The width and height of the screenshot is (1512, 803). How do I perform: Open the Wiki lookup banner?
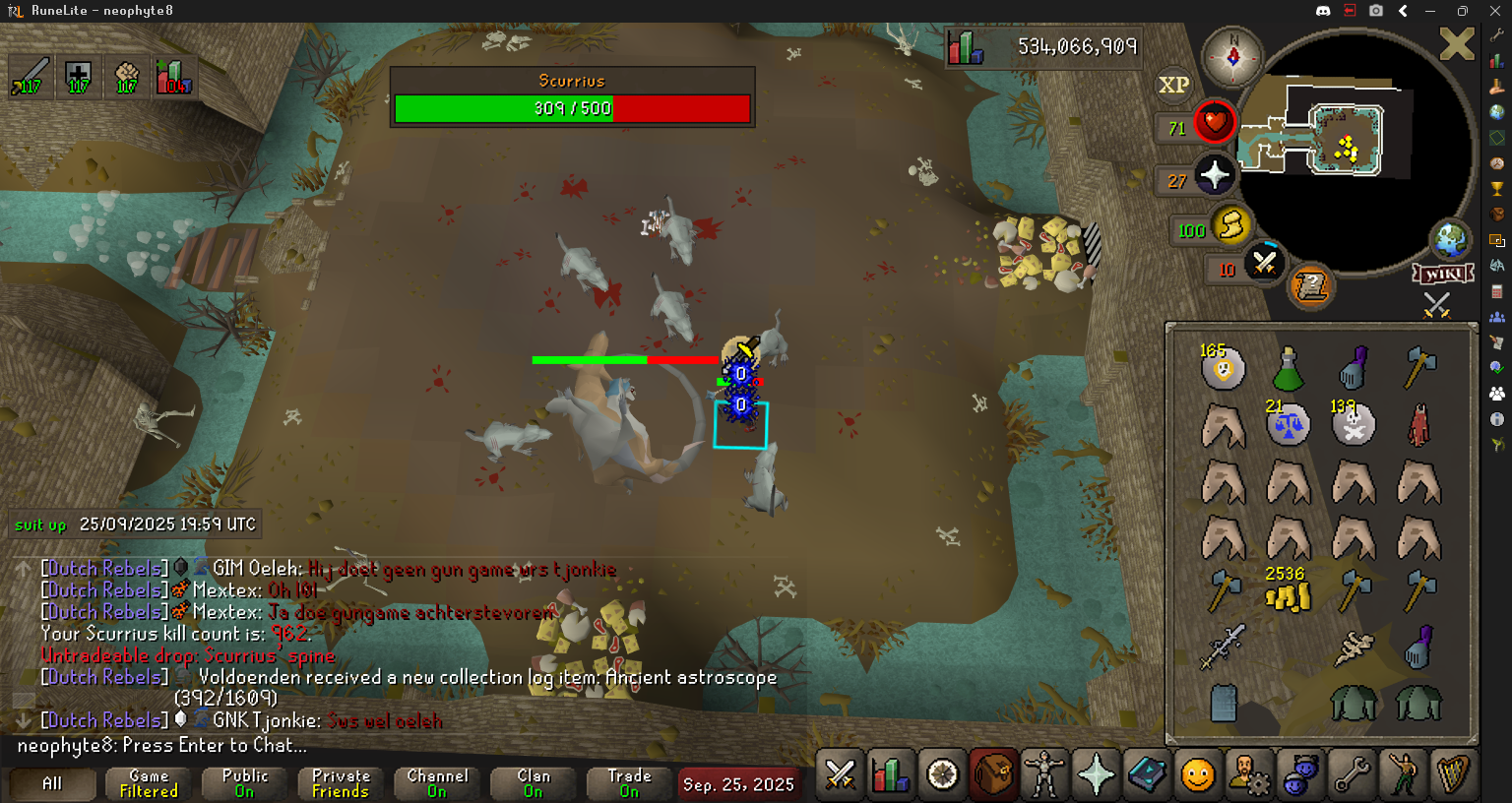click(1443, 274)
